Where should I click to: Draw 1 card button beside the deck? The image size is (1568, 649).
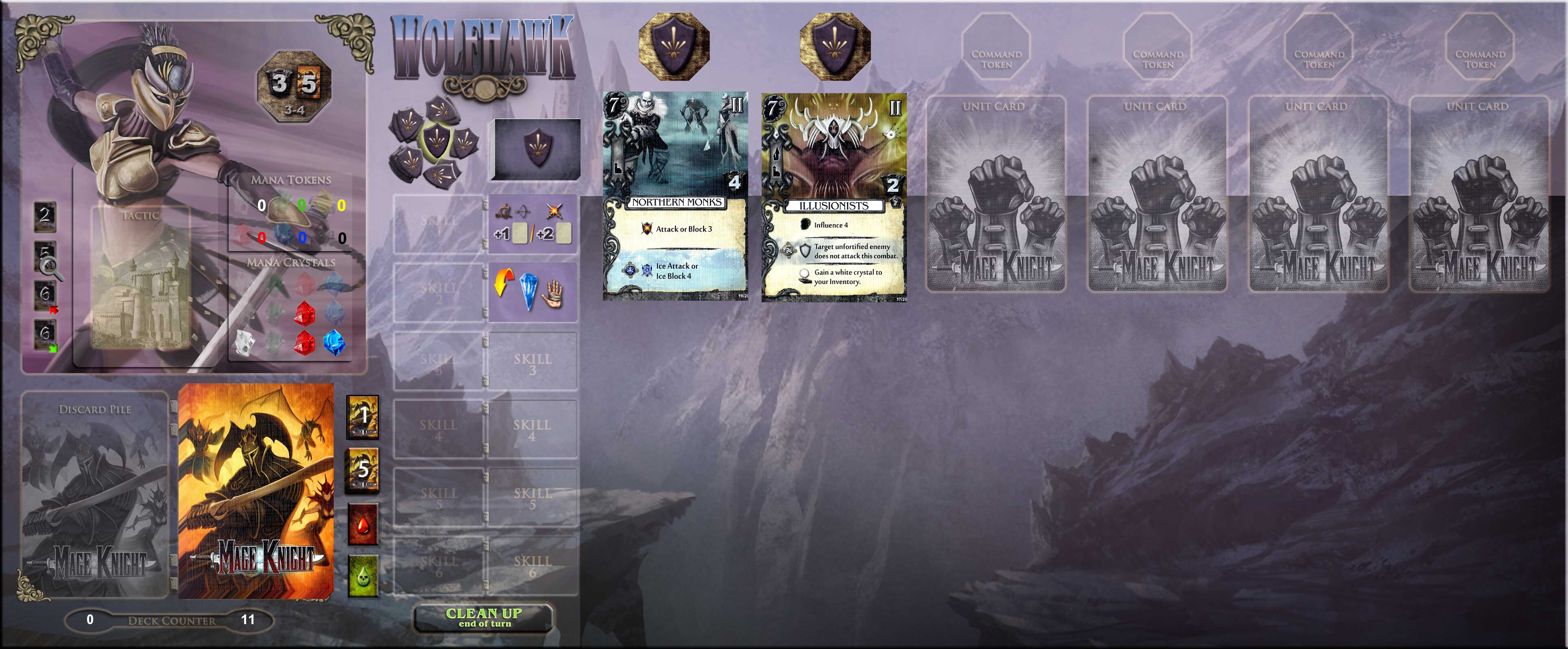363,417
